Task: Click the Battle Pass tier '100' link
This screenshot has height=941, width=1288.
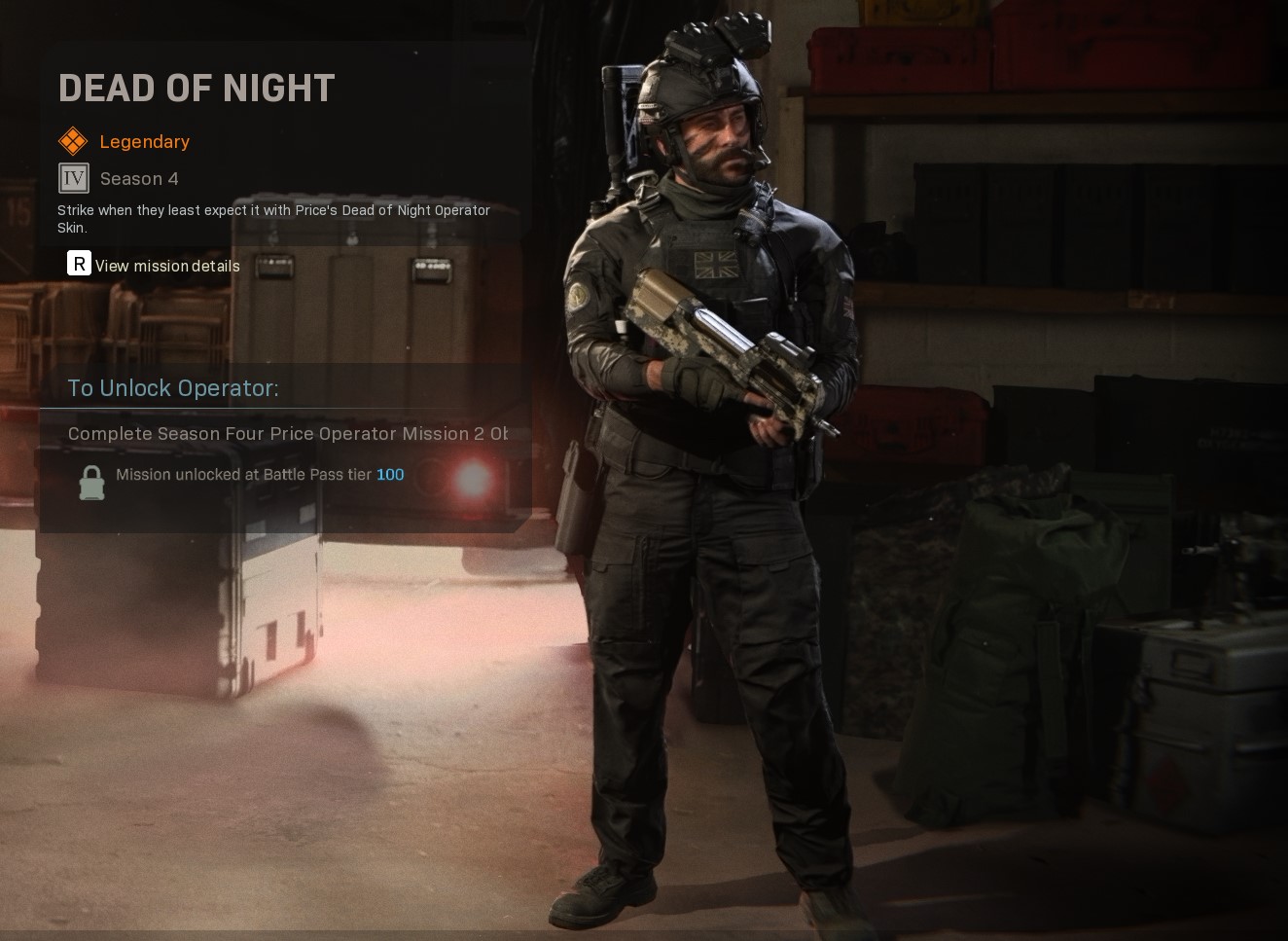Action: (x=390, y=475)
